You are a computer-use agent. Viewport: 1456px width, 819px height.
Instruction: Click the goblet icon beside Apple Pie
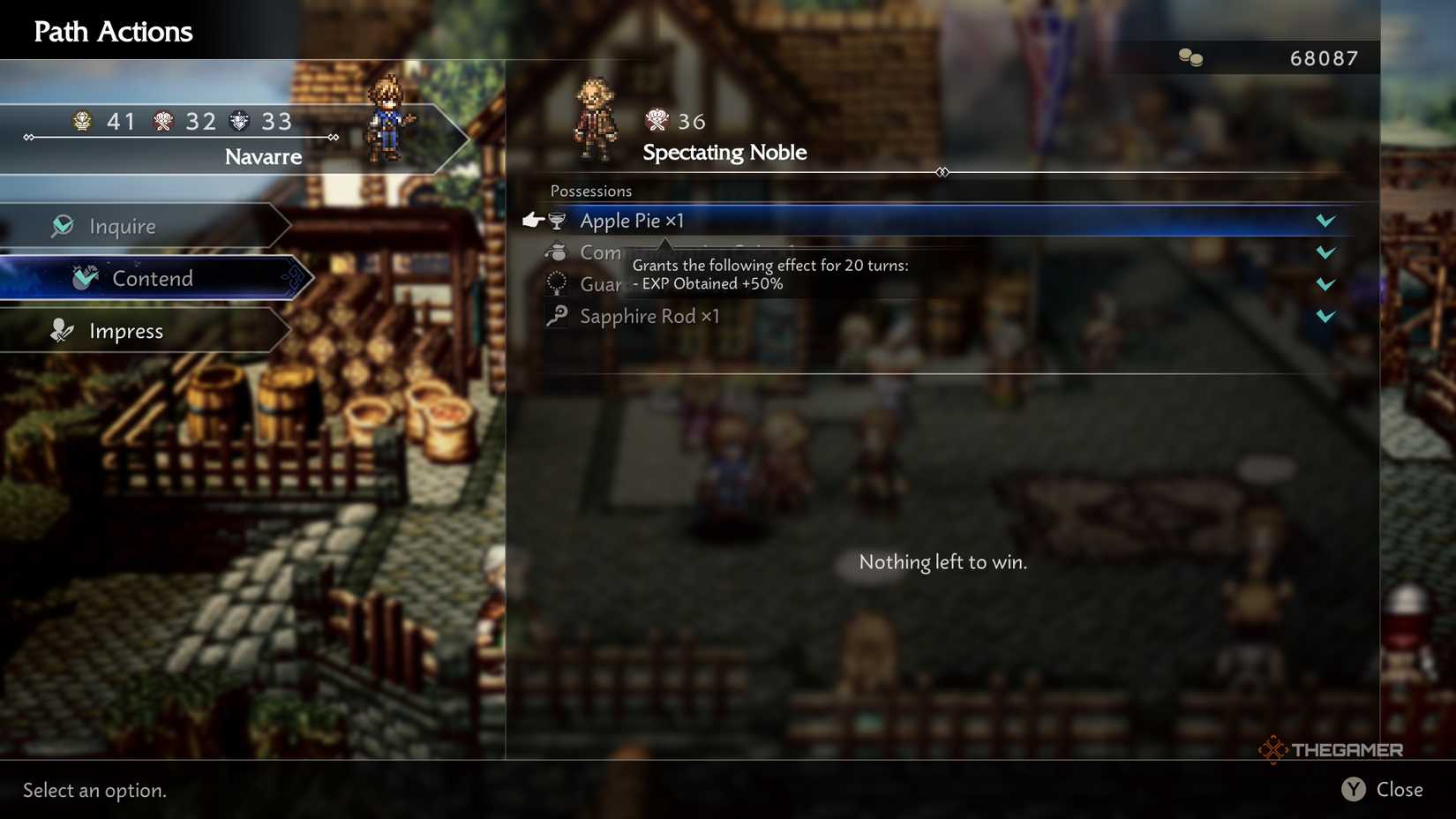[559, 220]
